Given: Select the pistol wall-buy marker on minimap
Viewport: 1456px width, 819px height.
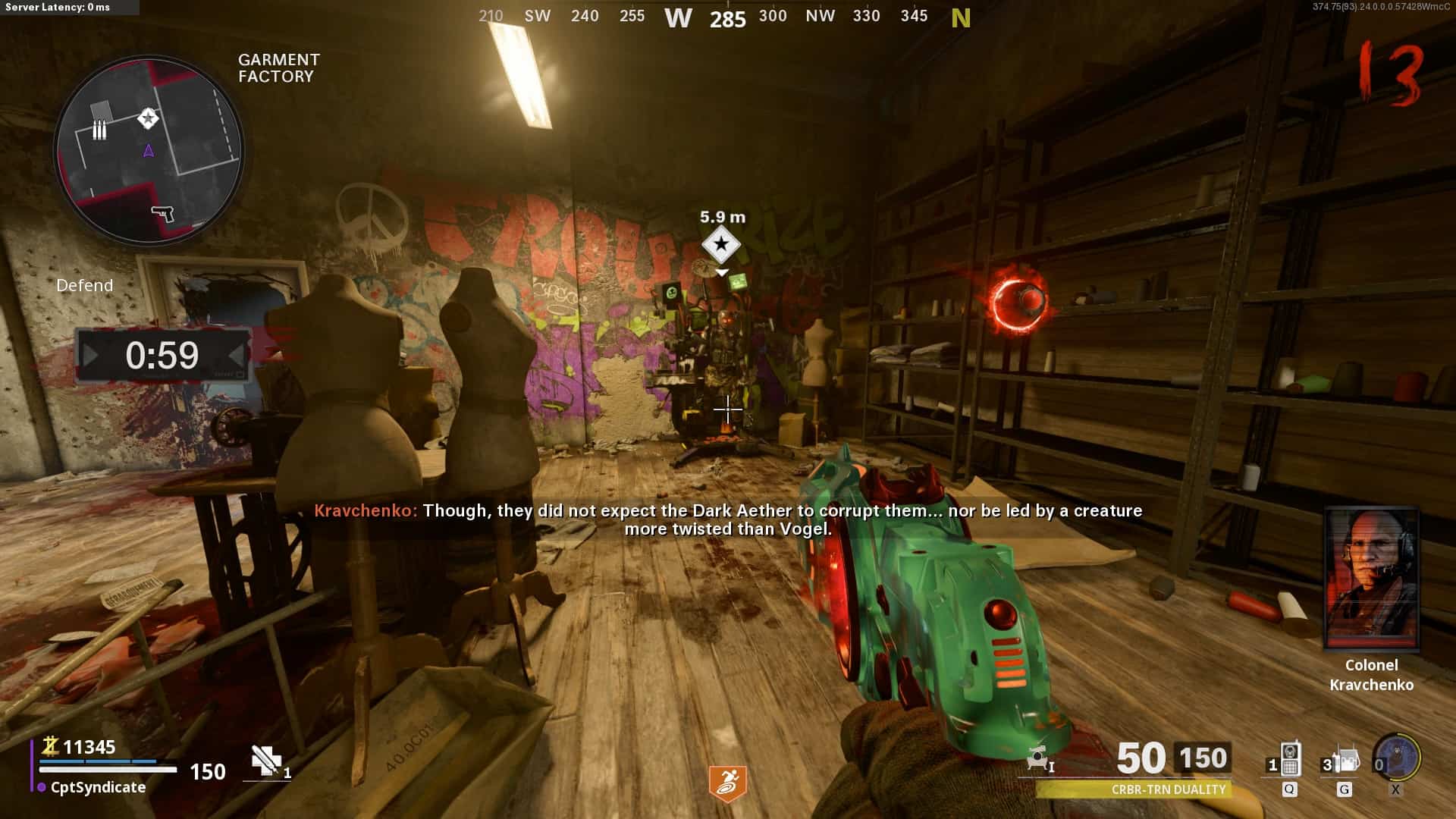Looking at the screenshot, I should [162, 213].
